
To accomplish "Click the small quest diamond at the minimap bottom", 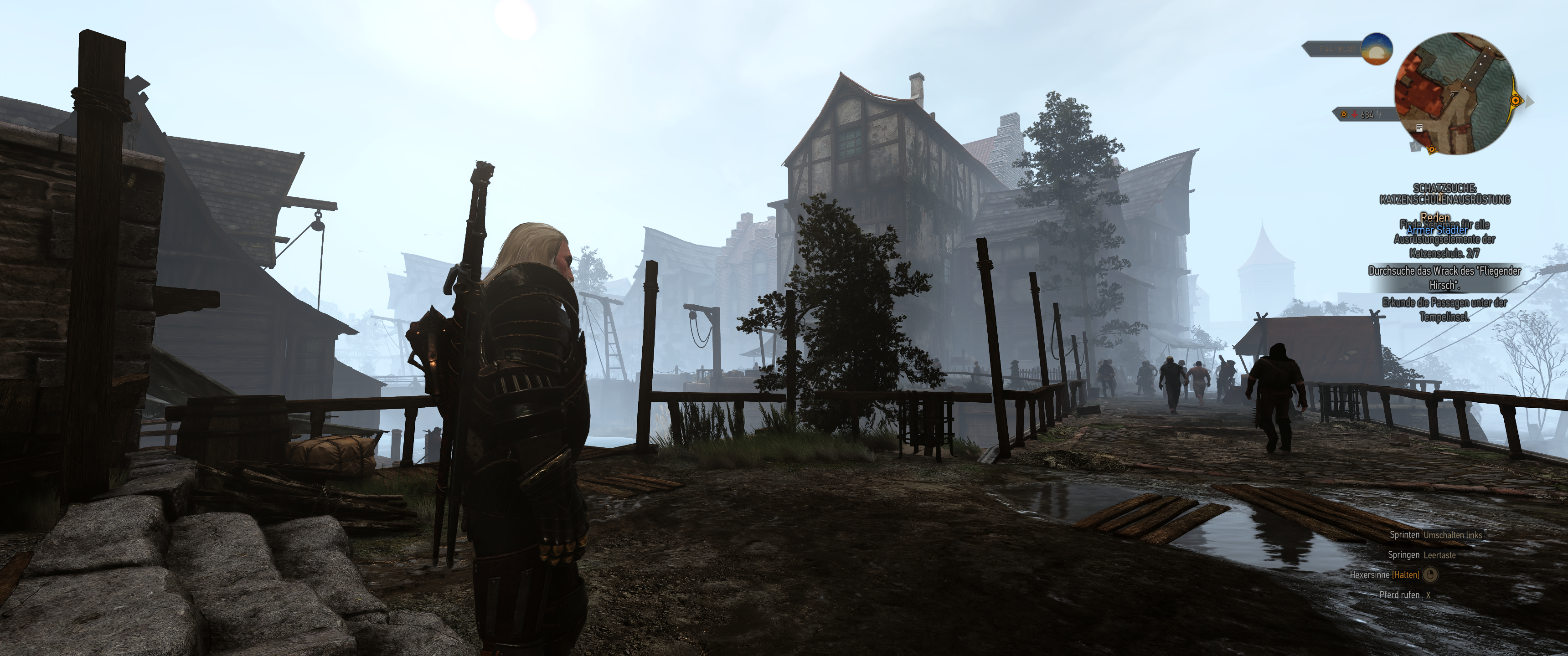I will pyautogui.click(x=1432, y=151).
